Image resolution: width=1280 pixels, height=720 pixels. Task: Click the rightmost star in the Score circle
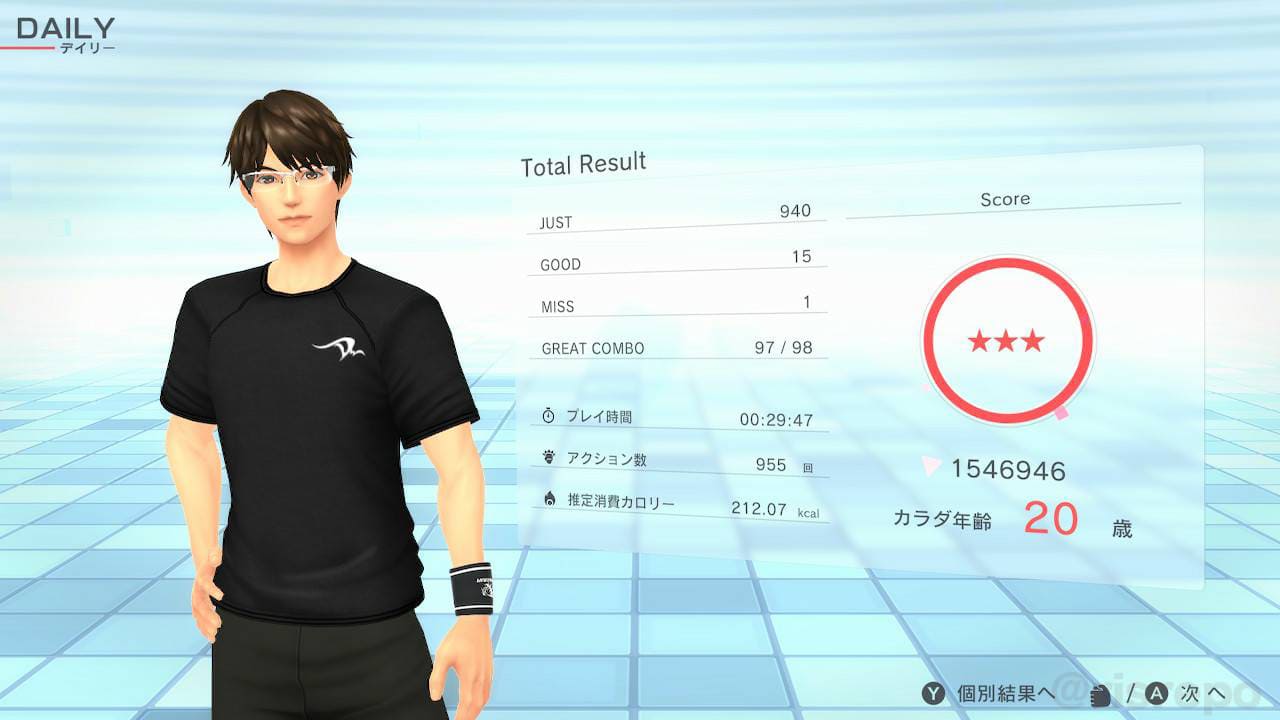click(x=1032, y=343)
